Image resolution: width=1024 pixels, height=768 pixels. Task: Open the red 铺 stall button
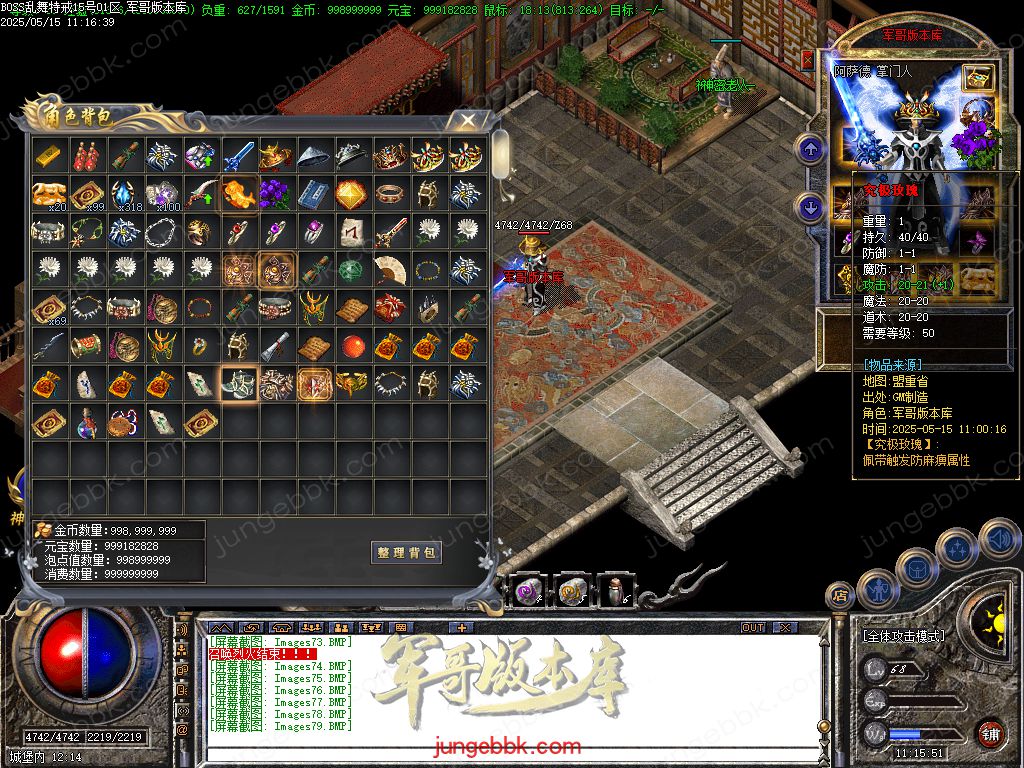(990, 733)
